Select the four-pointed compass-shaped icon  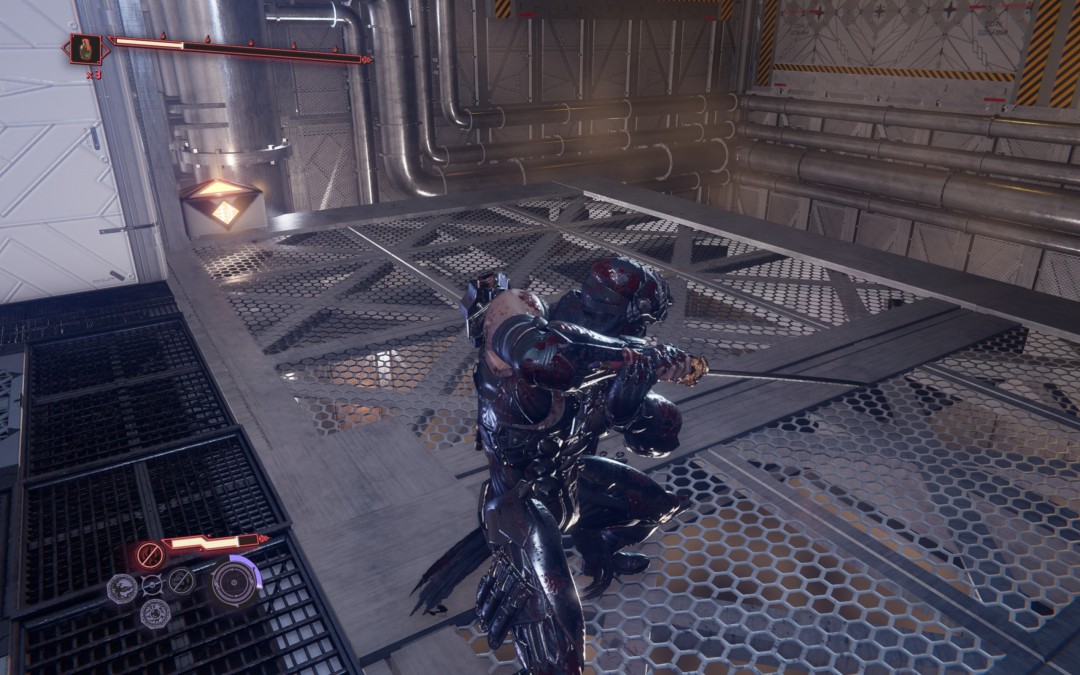click(x=151, y=585)
